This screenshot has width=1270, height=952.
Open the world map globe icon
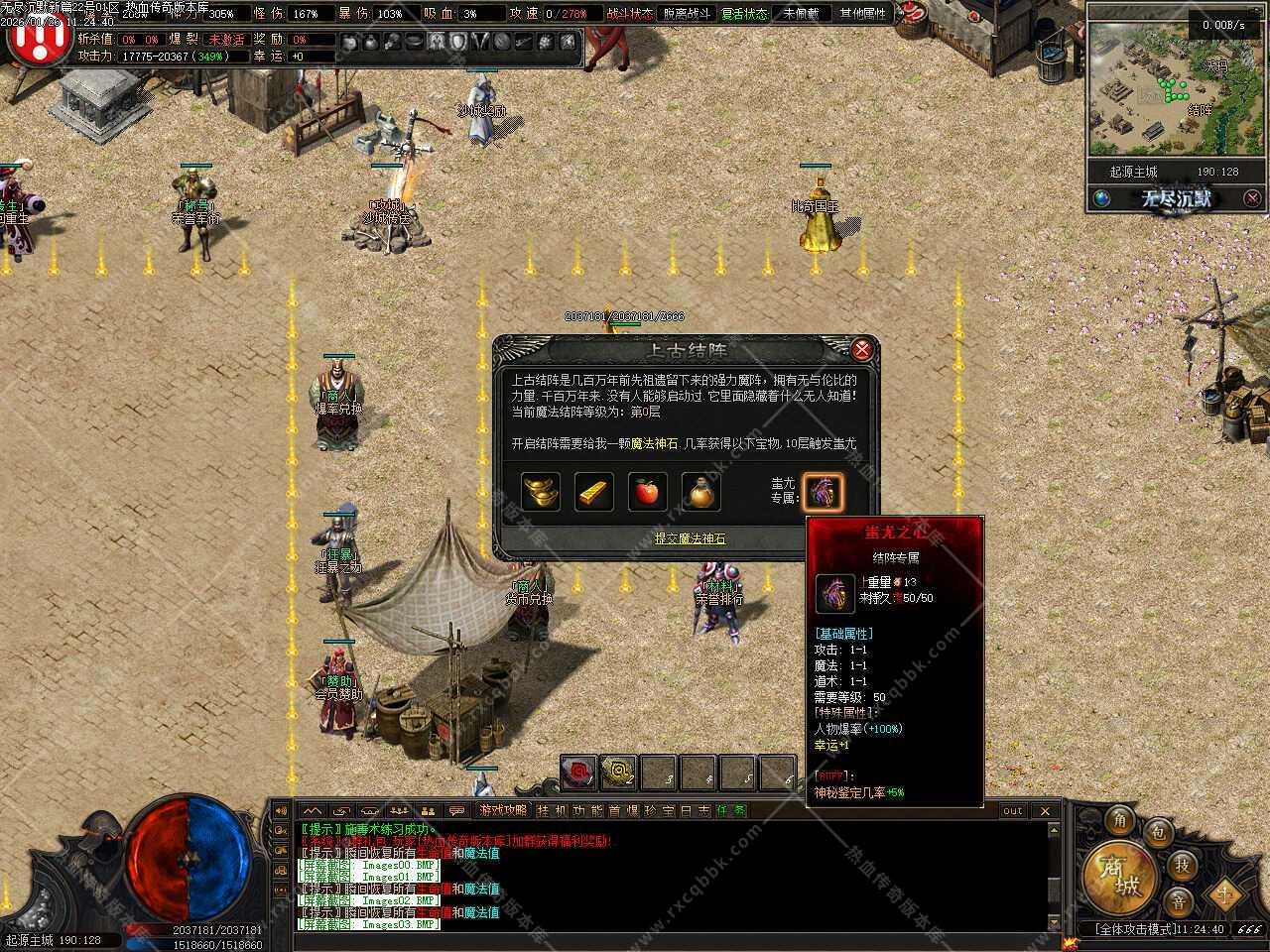pos(1101,198)
